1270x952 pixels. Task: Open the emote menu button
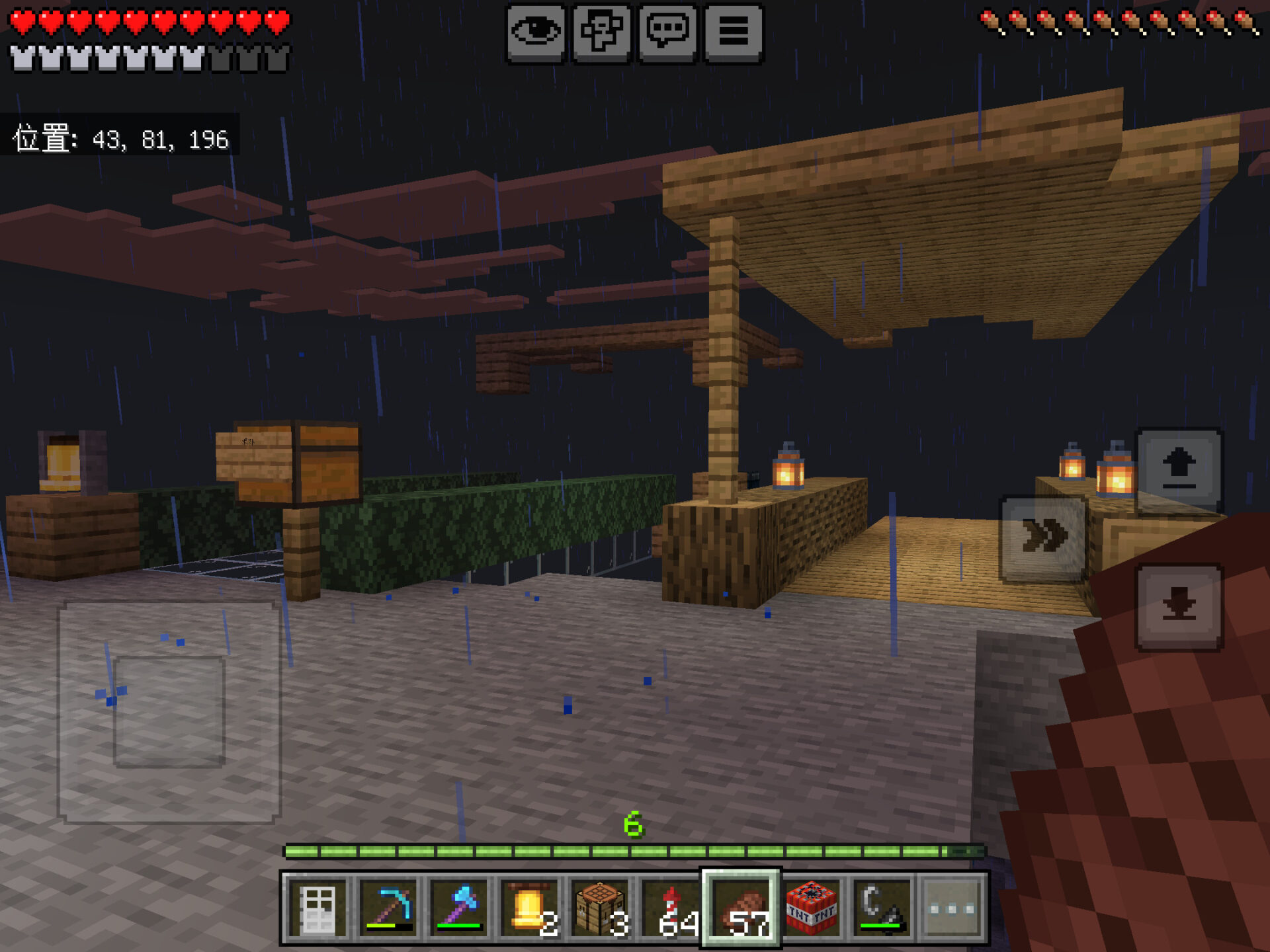(601, 33)
